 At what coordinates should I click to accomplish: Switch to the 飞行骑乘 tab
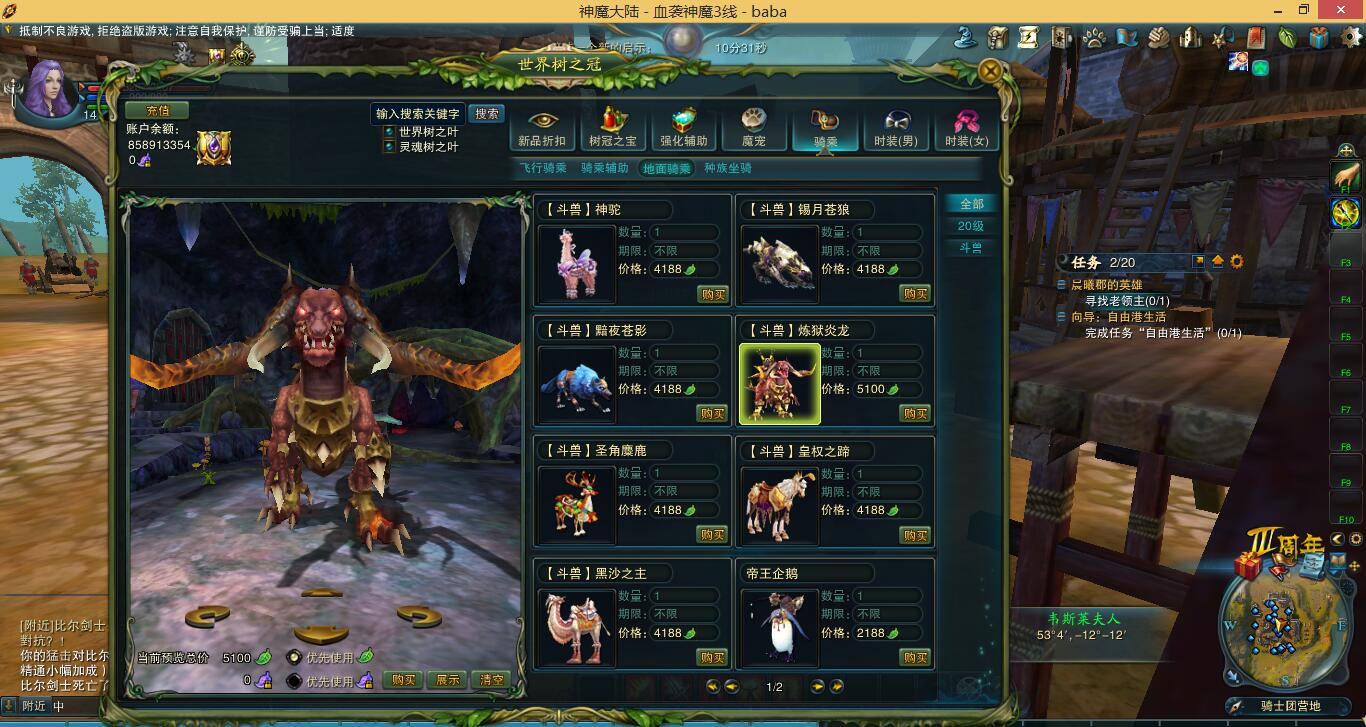pos(546,168)
